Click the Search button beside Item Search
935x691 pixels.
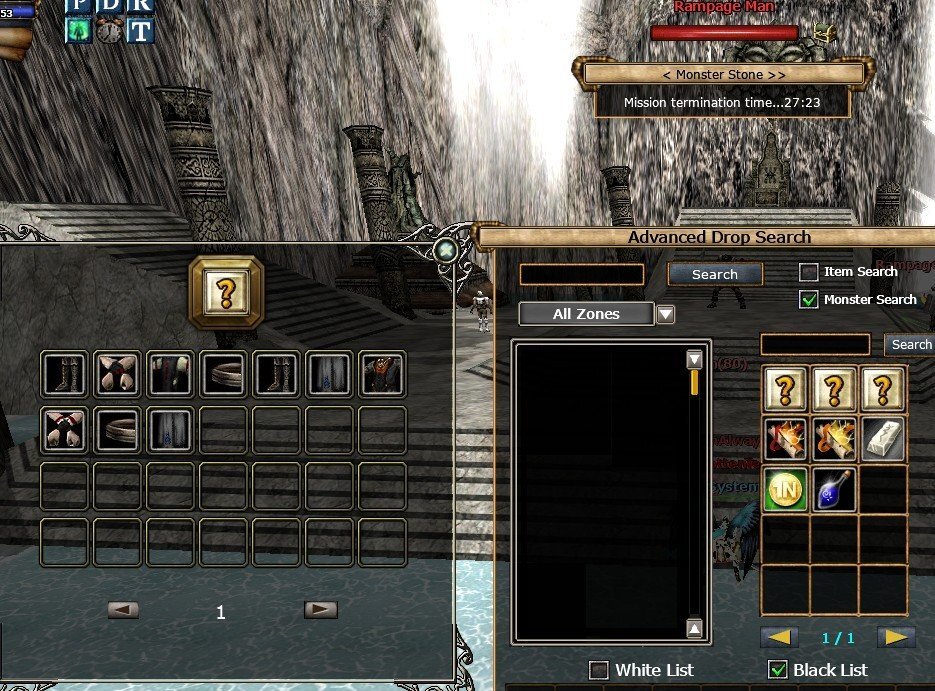coord(714,274)
